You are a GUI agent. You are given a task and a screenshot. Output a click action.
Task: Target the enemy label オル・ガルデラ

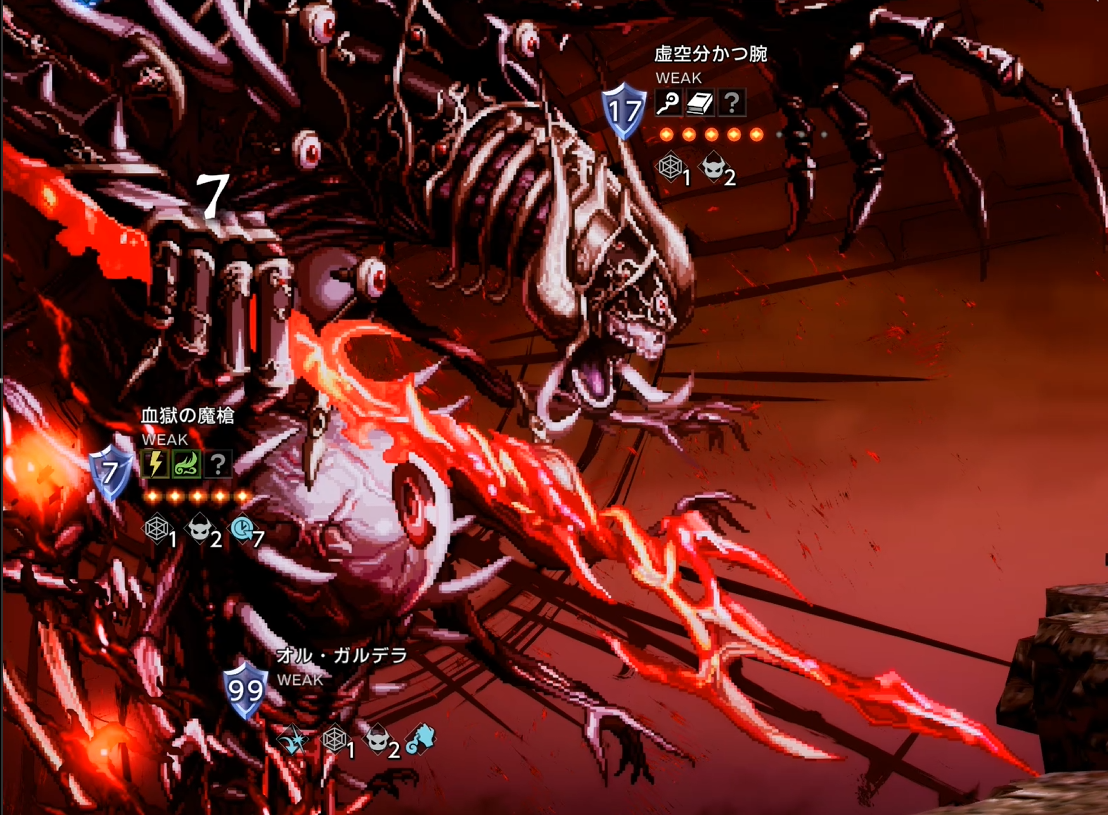click(342, 657)
